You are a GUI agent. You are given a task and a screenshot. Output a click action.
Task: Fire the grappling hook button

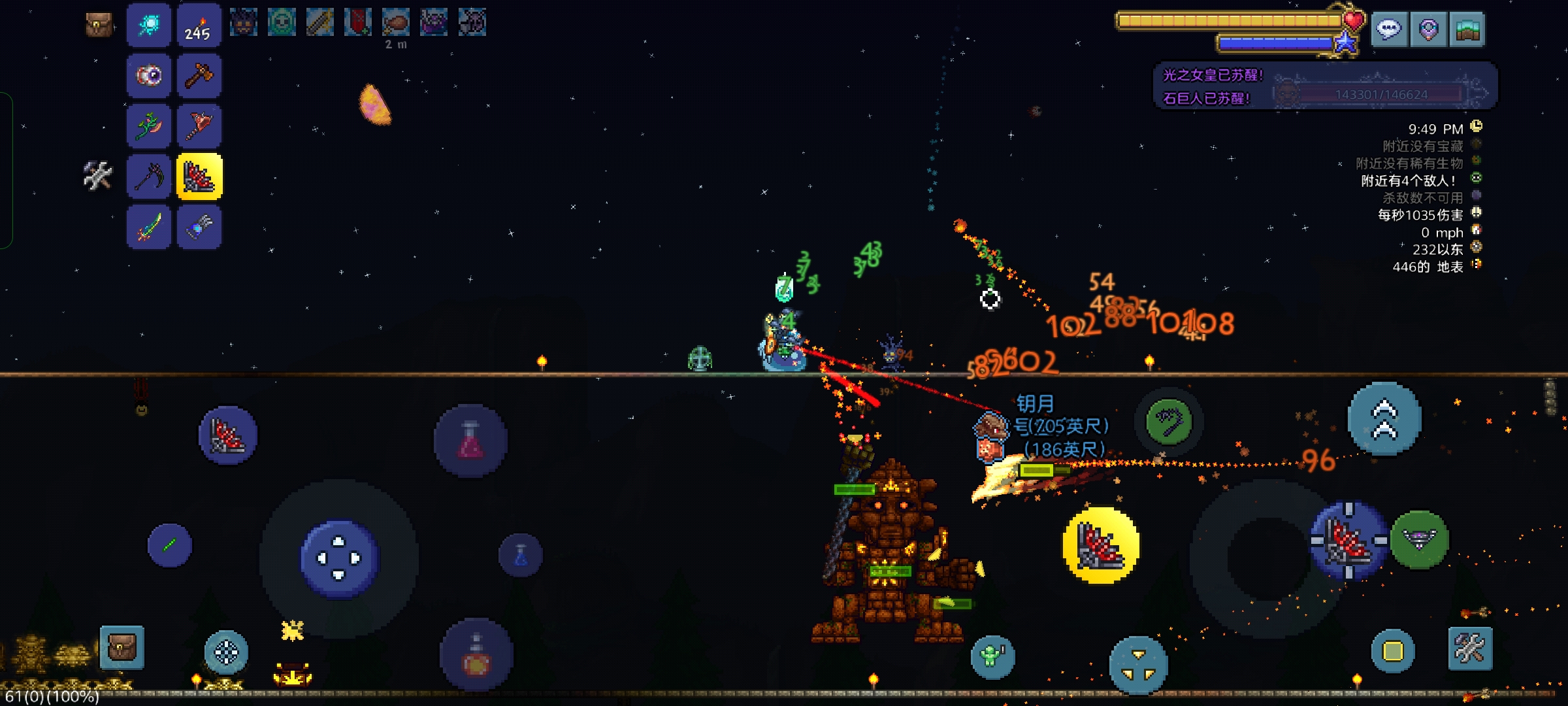[1169, 422]
